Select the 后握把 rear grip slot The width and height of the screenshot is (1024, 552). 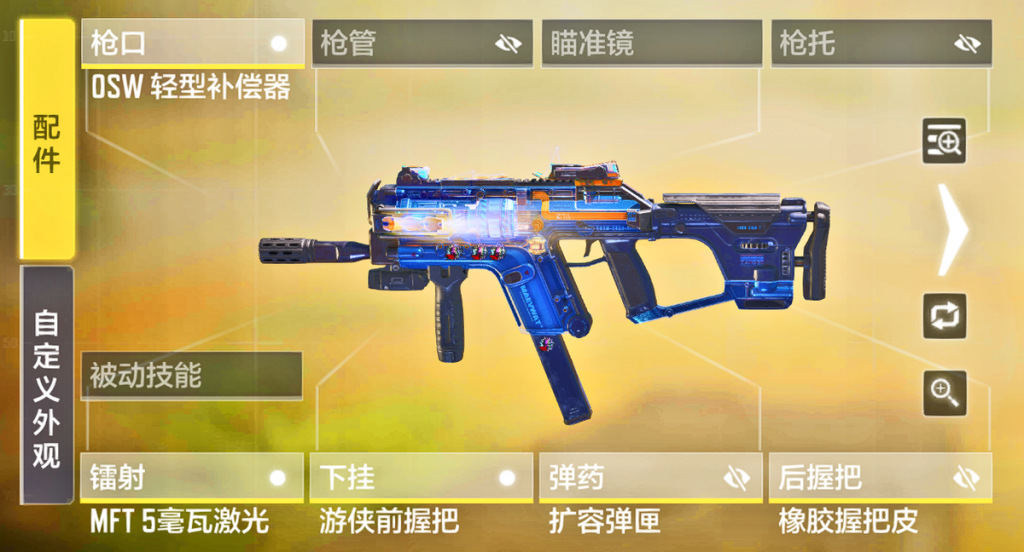pyautogui.click(x=880, y=477)
